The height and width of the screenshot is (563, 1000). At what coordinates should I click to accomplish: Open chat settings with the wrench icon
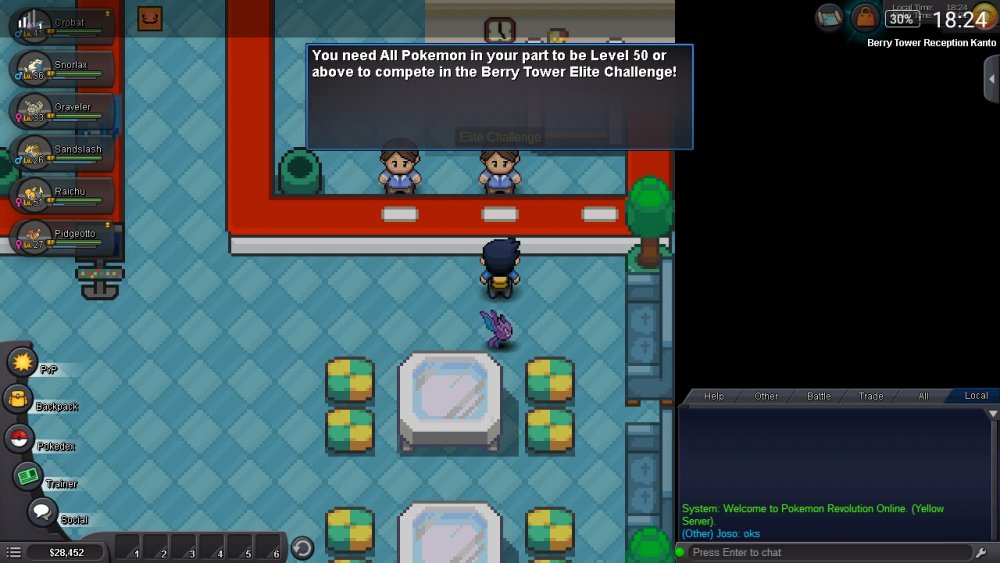[981, 552]
